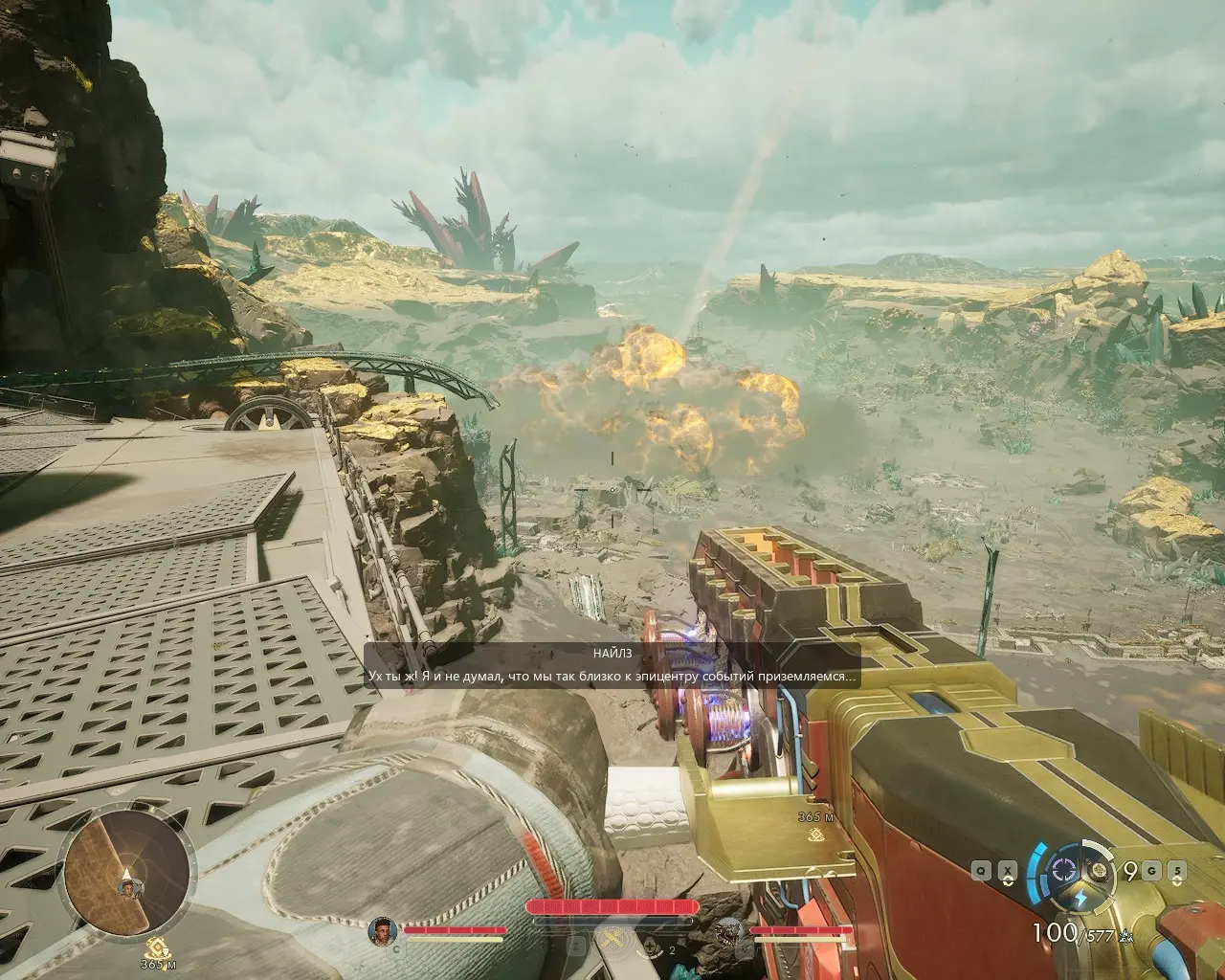Viewport: 1225px width, 980px height.
Task: Click the in-world objective waypoint marker
Action: (816, 835)
